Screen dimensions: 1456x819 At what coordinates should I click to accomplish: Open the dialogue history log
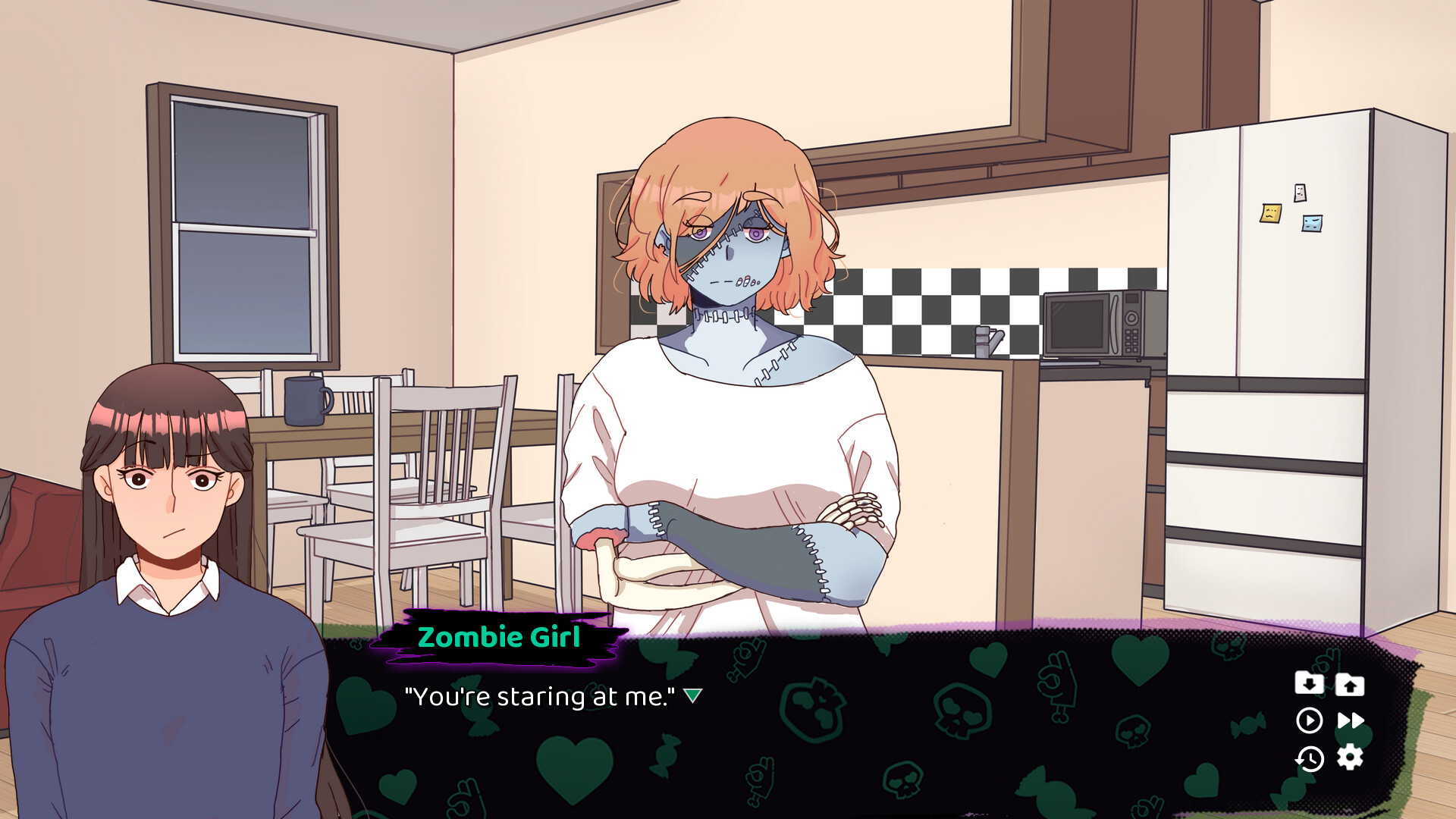click(x=1310, y=758)
